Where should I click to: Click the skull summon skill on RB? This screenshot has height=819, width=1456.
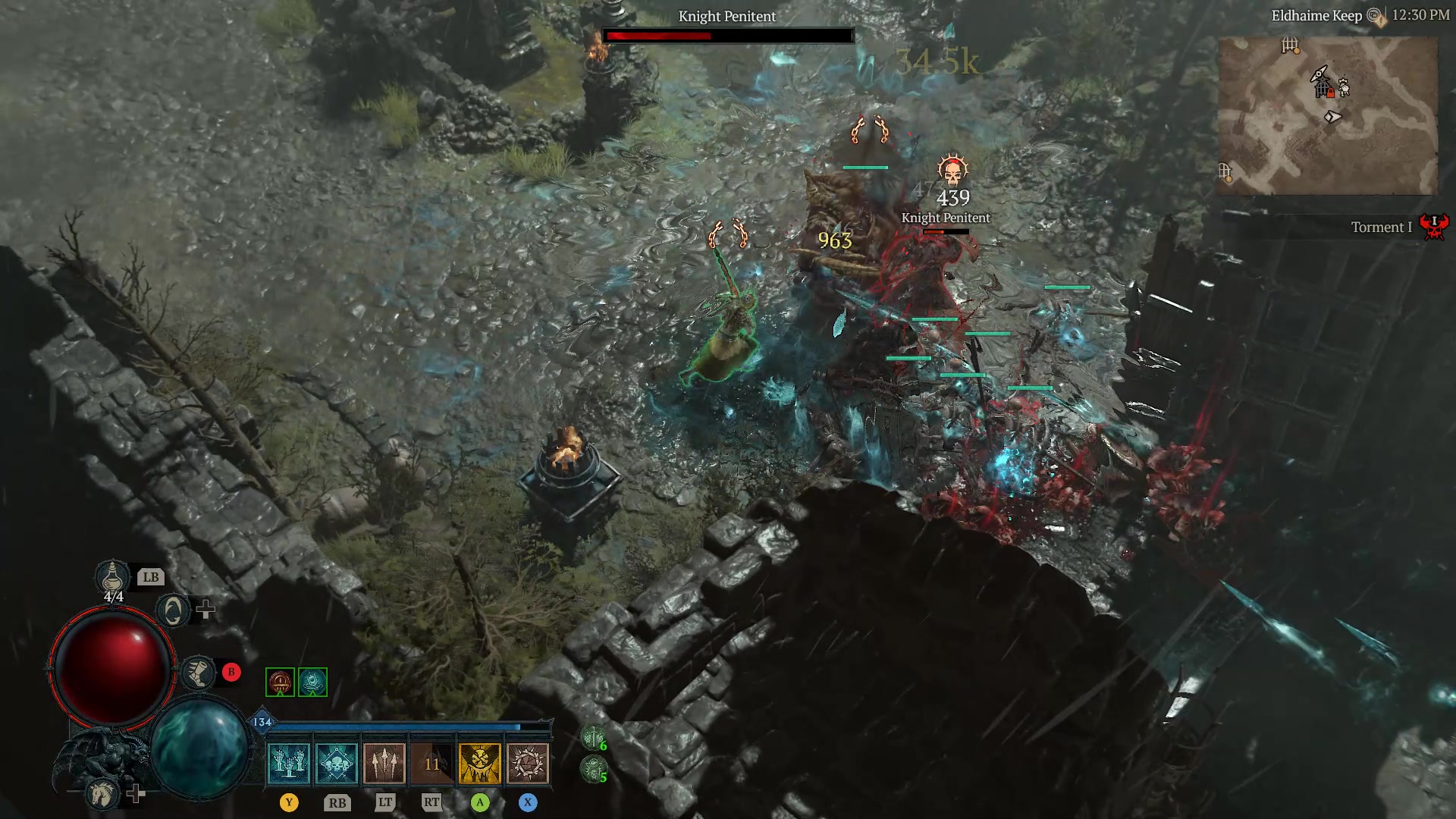pos(337,763)
